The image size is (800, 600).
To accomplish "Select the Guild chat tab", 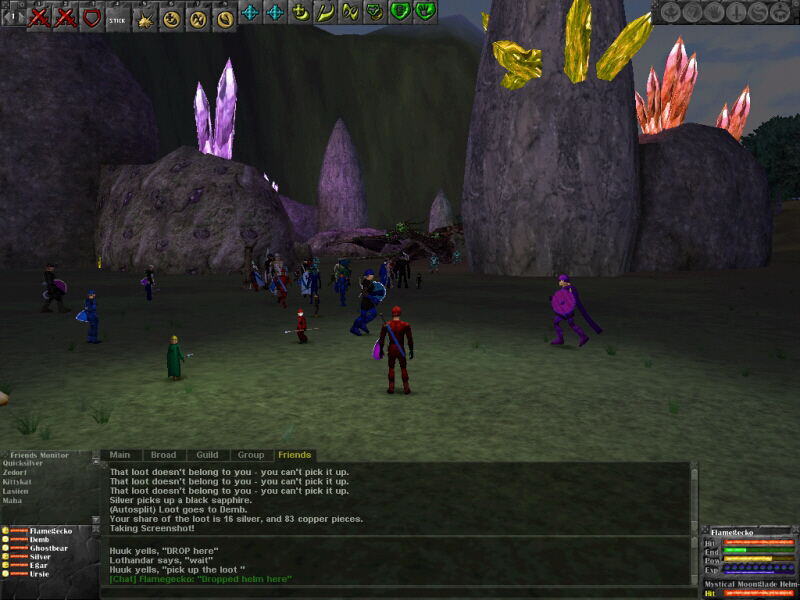I will tap(207, 455).
